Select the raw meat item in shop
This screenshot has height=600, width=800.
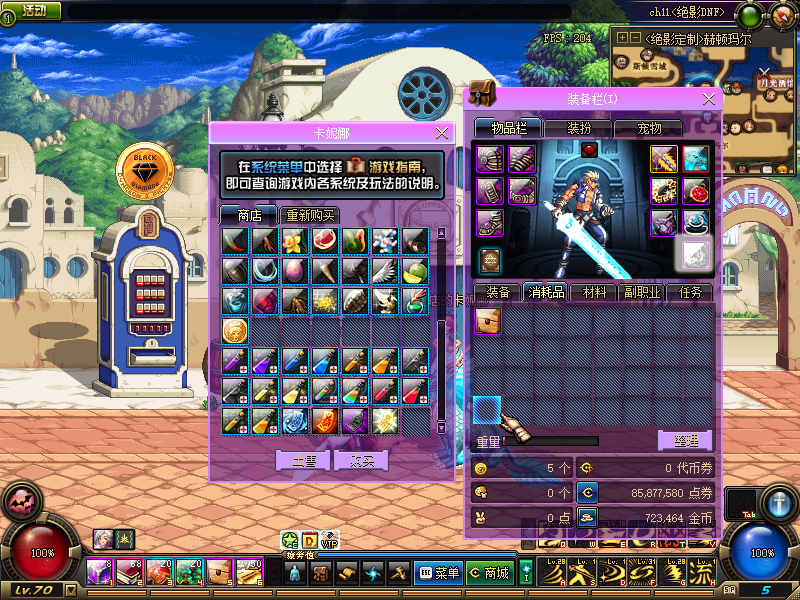[325, 241]
